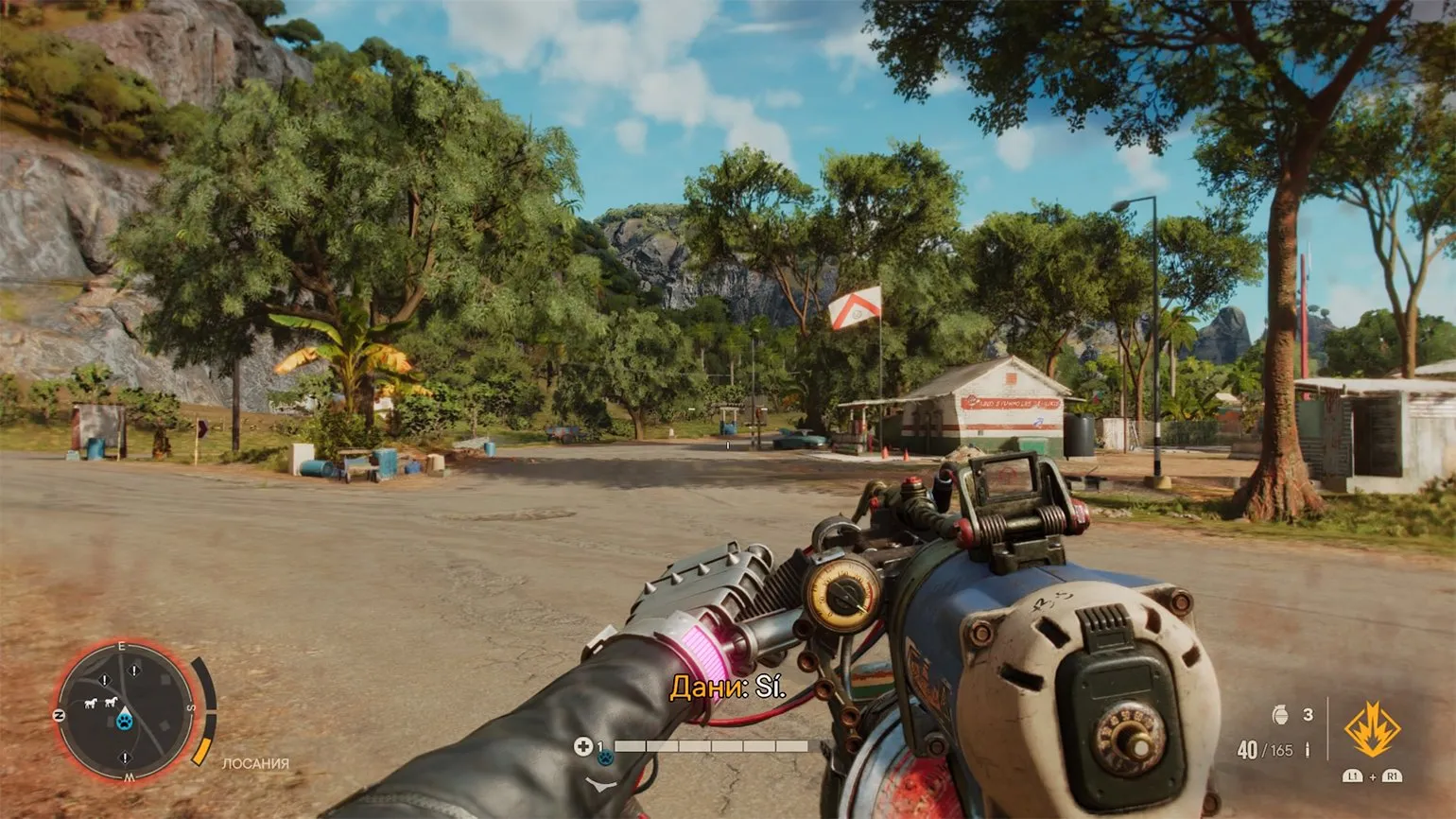Use the healing plus icon

[x=583, y=746]
